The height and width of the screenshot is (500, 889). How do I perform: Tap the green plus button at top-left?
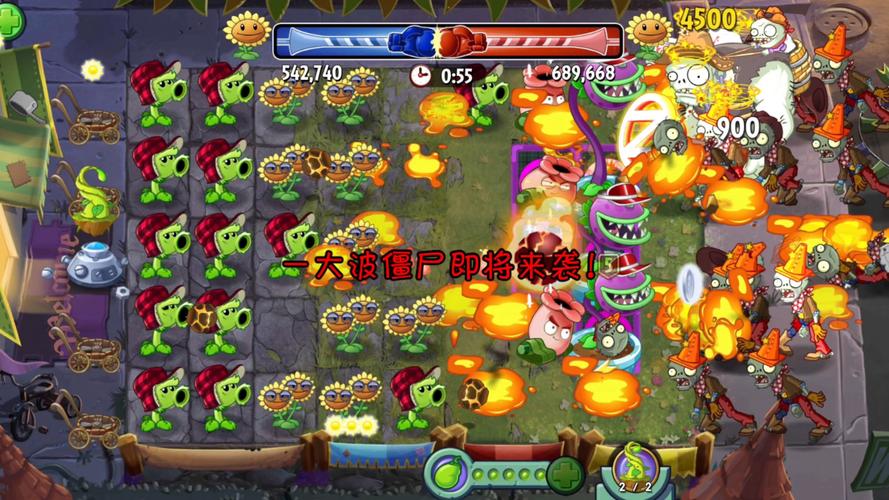[x=11, y=23]
